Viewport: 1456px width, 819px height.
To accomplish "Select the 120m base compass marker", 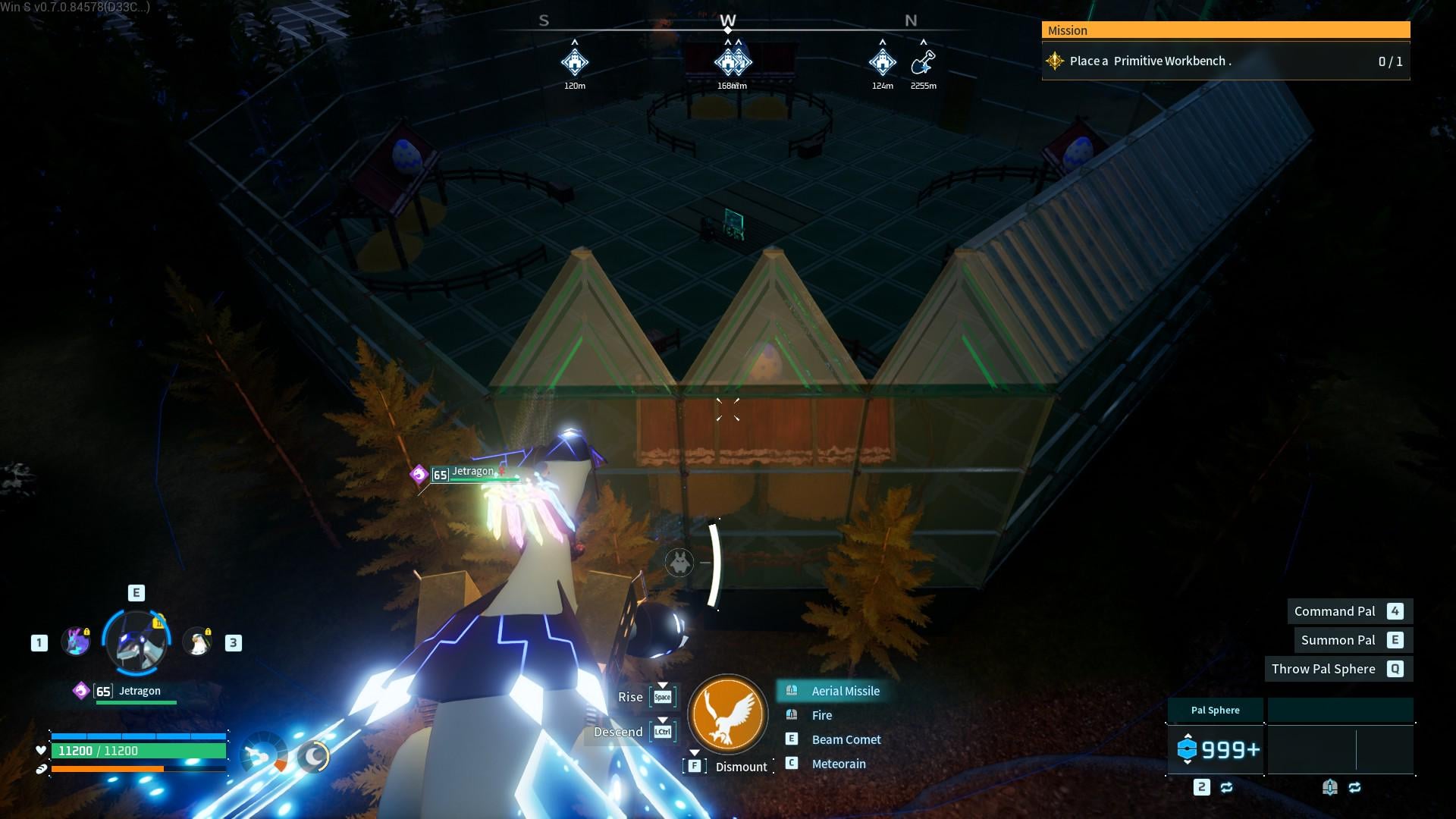I will point(575,61).
